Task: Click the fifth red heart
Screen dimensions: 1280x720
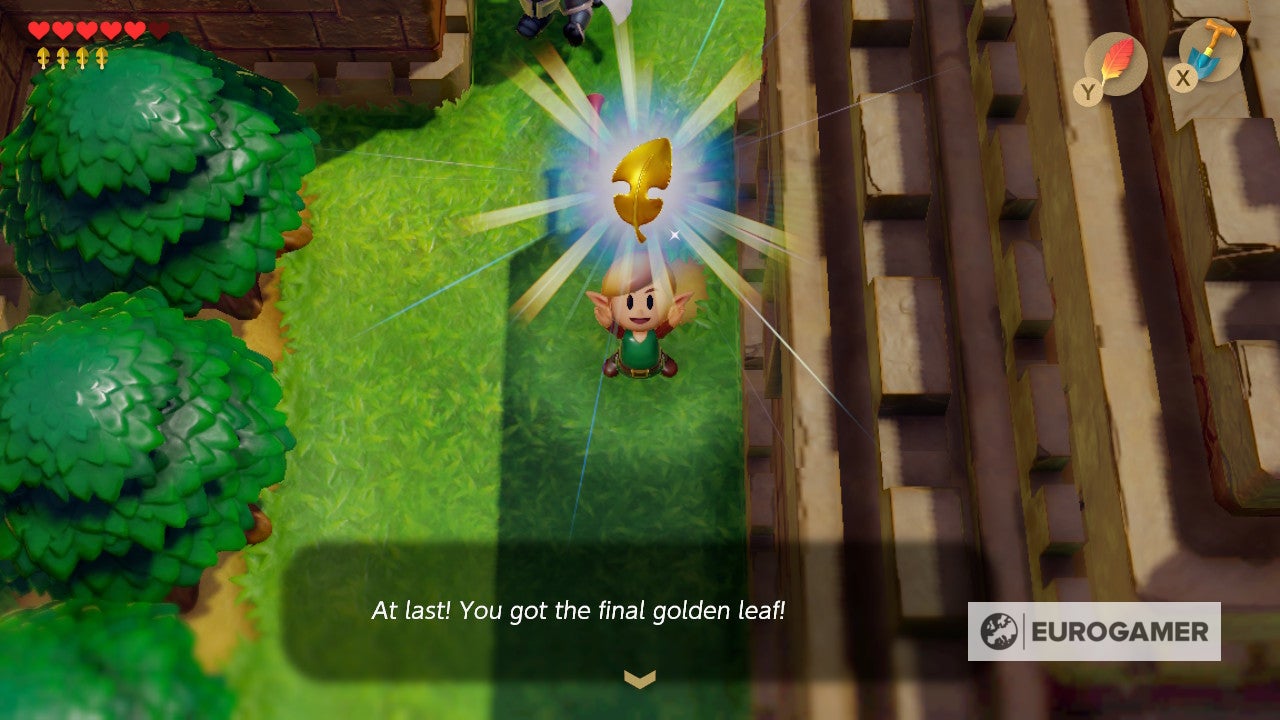Action: click(133, 29)
